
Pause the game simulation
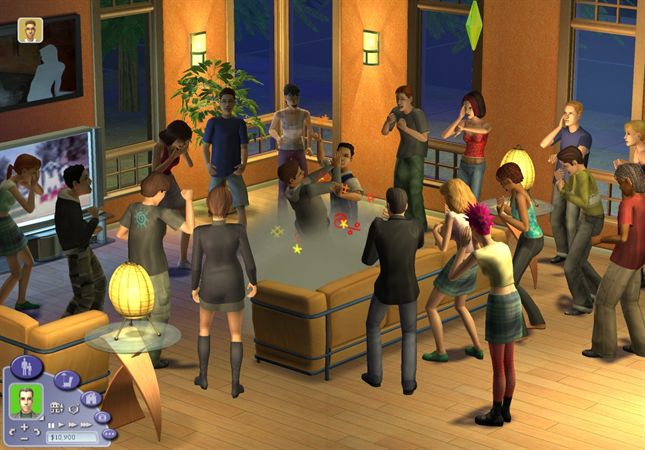(52, 425)
